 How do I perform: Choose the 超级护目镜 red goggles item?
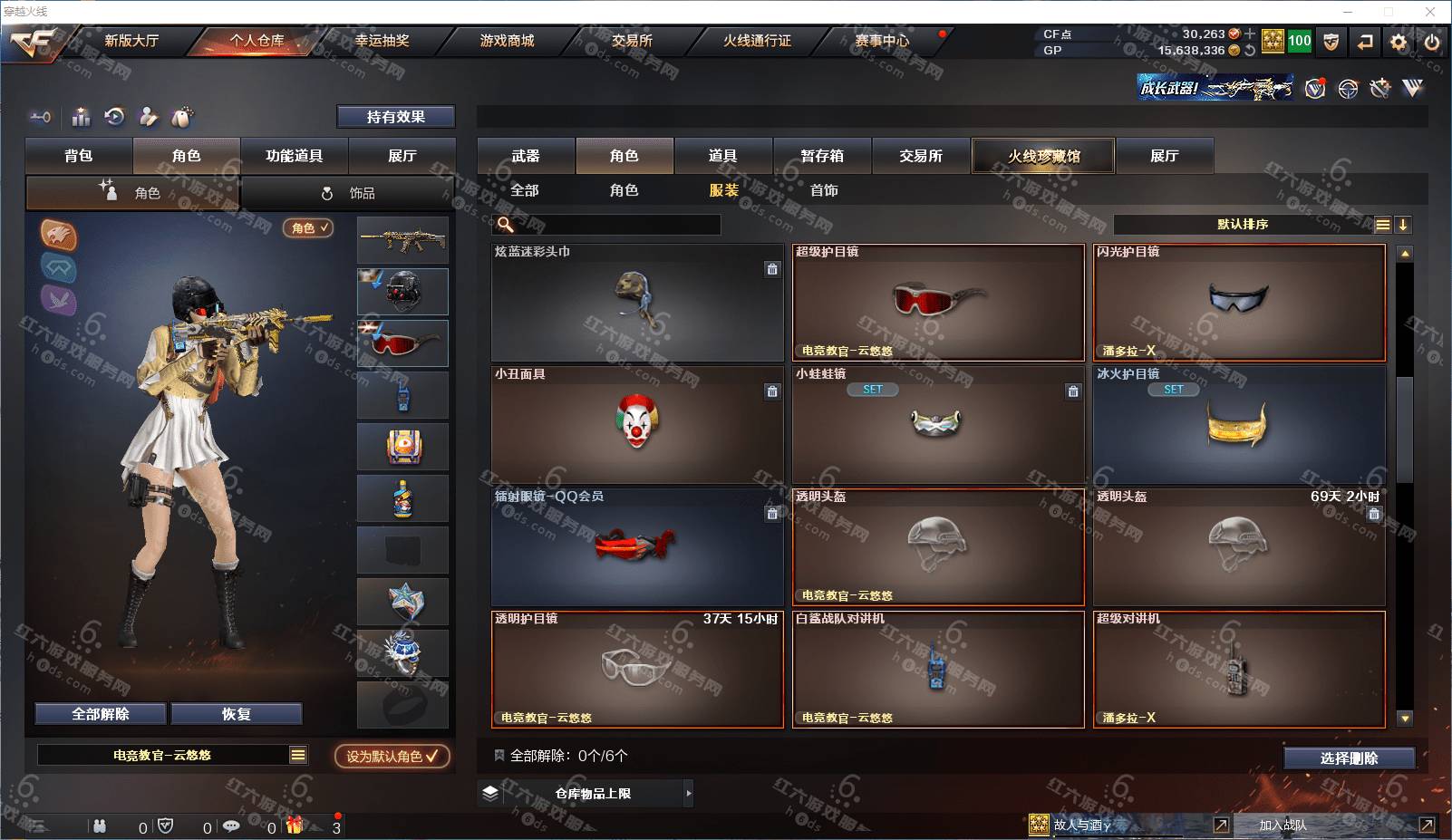point(938,303)
